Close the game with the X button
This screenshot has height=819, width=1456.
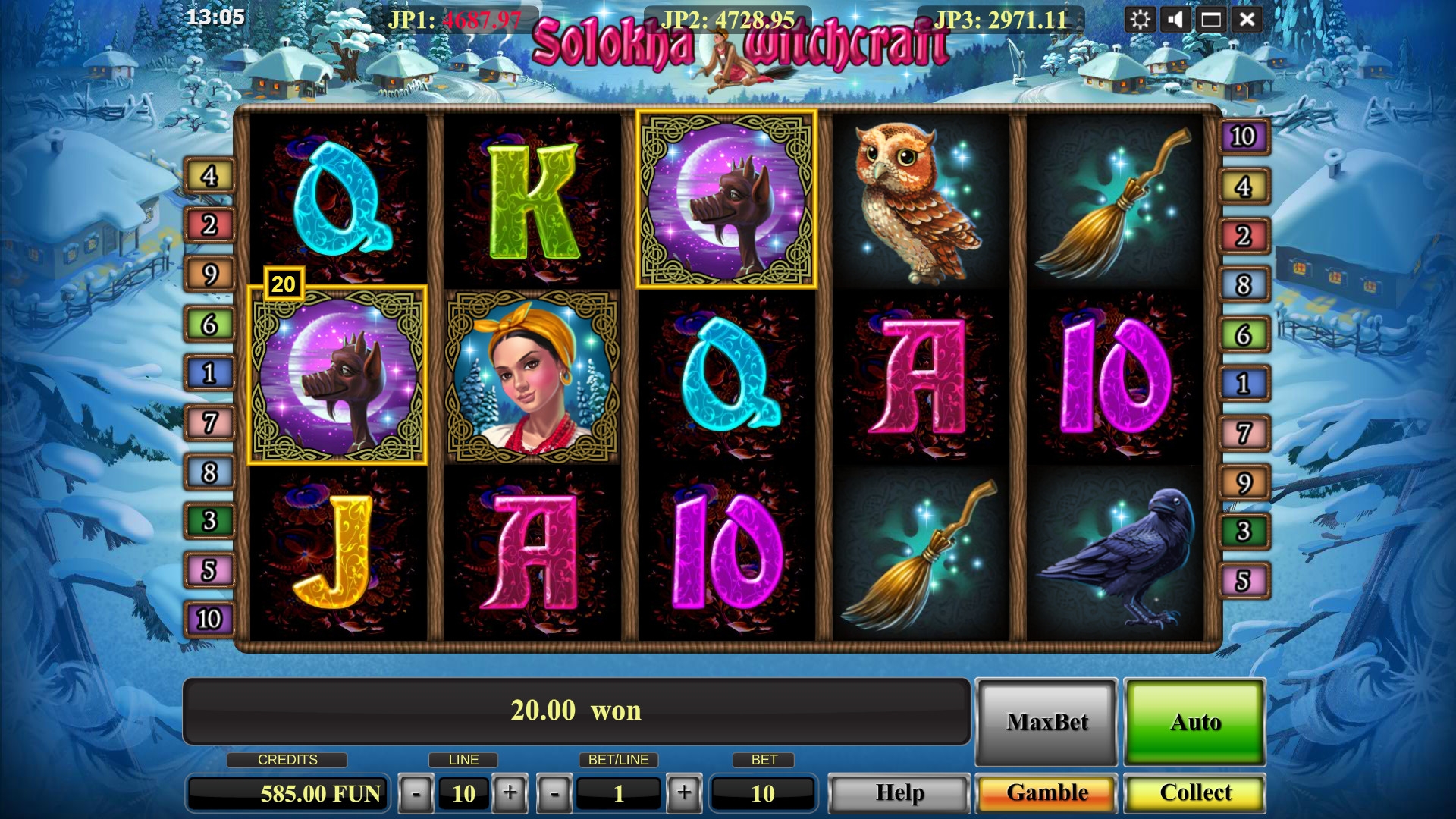click(x=1247, y=20)
